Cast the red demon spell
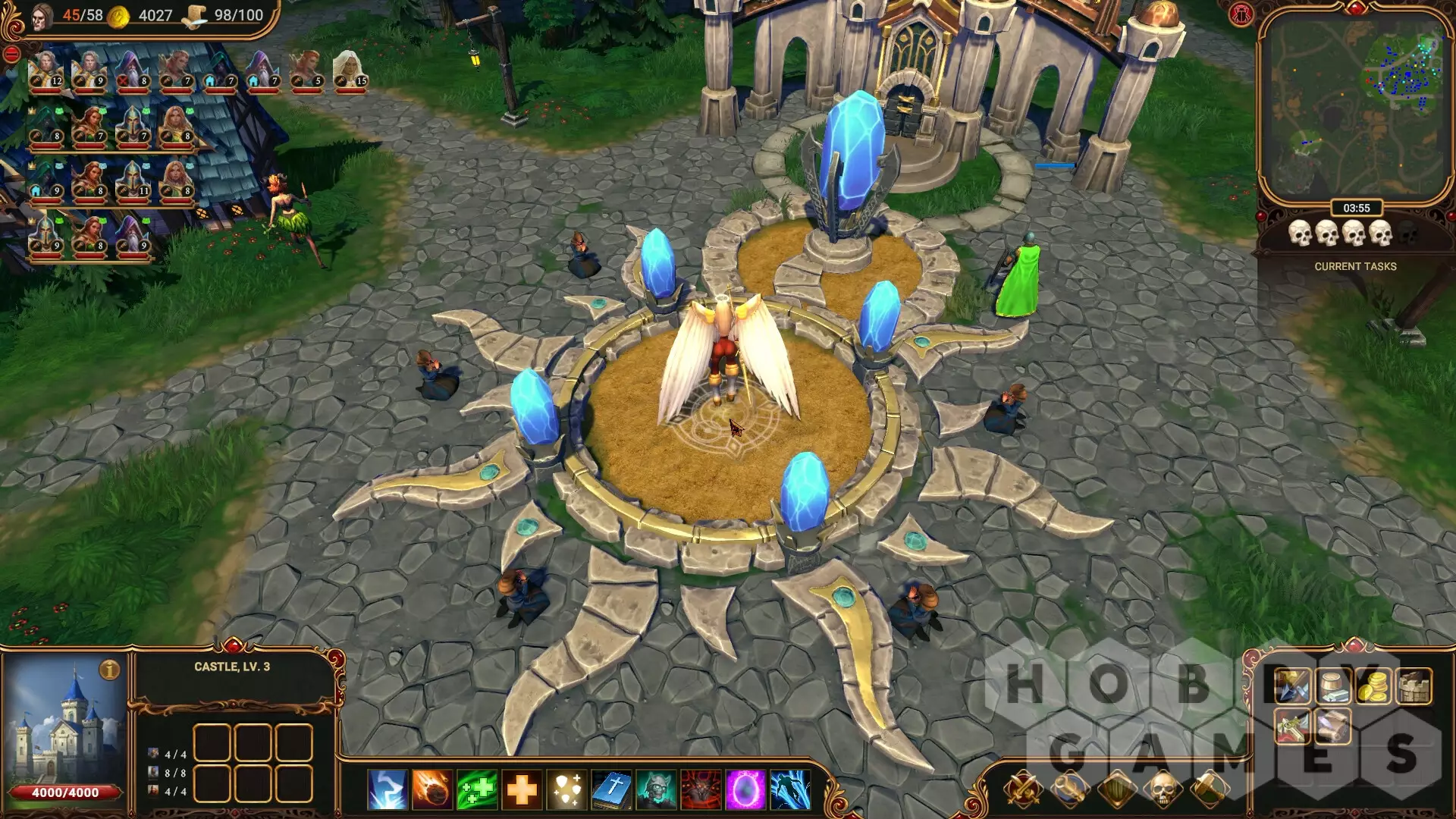 (x=701, y=789)
